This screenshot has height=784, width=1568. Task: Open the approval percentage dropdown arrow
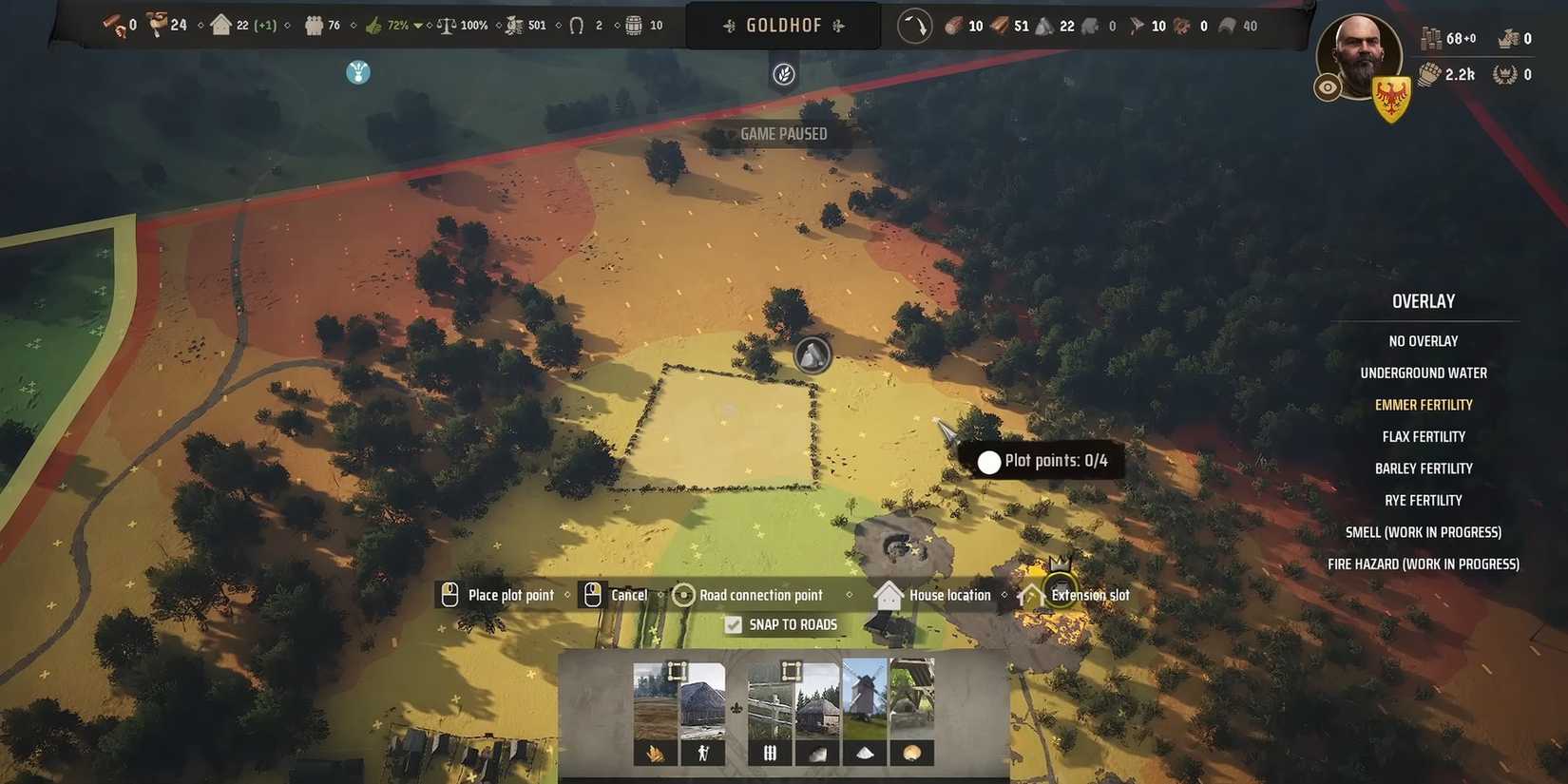tap(418, 26)
